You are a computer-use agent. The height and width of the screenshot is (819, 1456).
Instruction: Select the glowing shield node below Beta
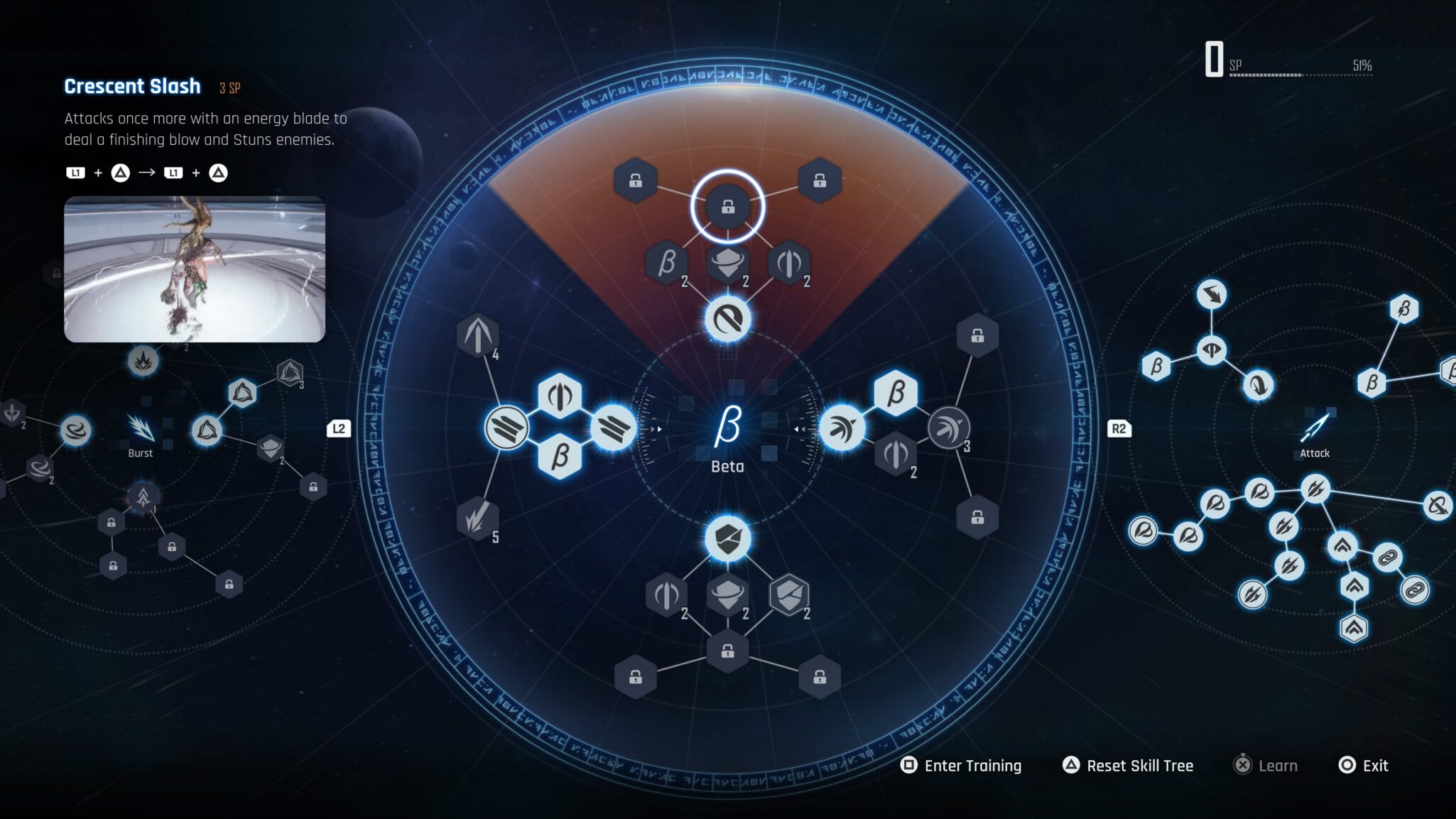point(727,539)
